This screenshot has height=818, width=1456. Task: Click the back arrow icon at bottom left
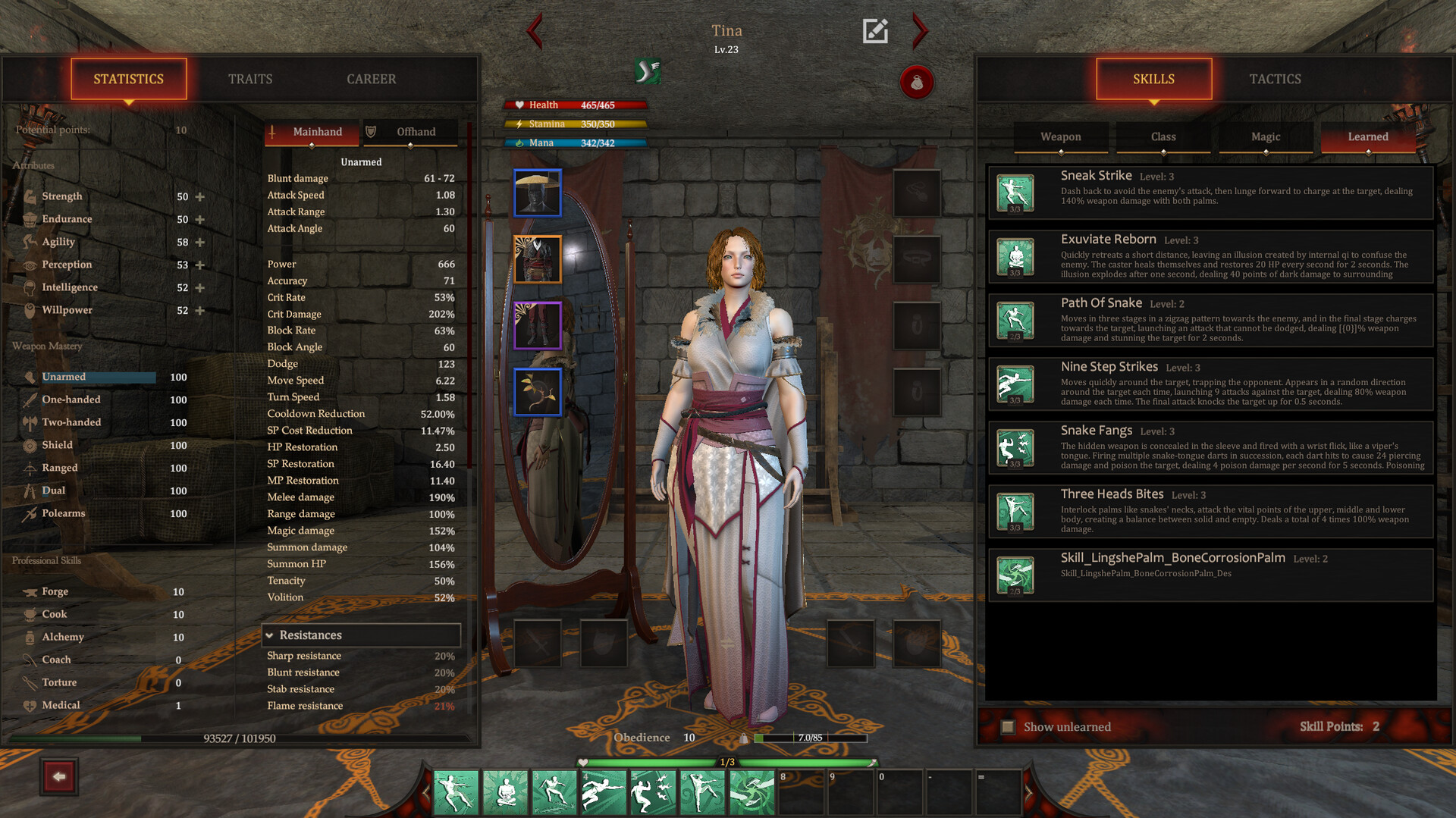tap(59, 776)
